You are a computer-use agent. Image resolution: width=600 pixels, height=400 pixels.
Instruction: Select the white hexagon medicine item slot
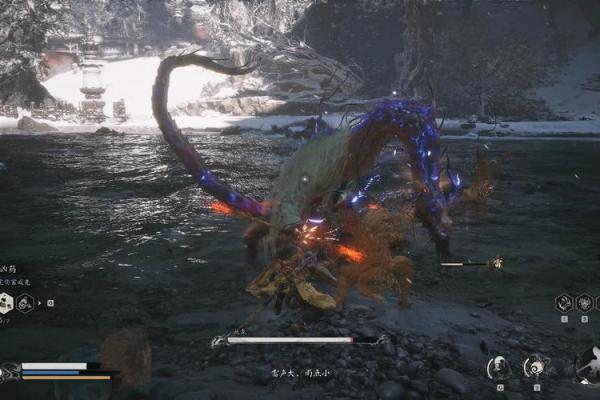point(6,303)
